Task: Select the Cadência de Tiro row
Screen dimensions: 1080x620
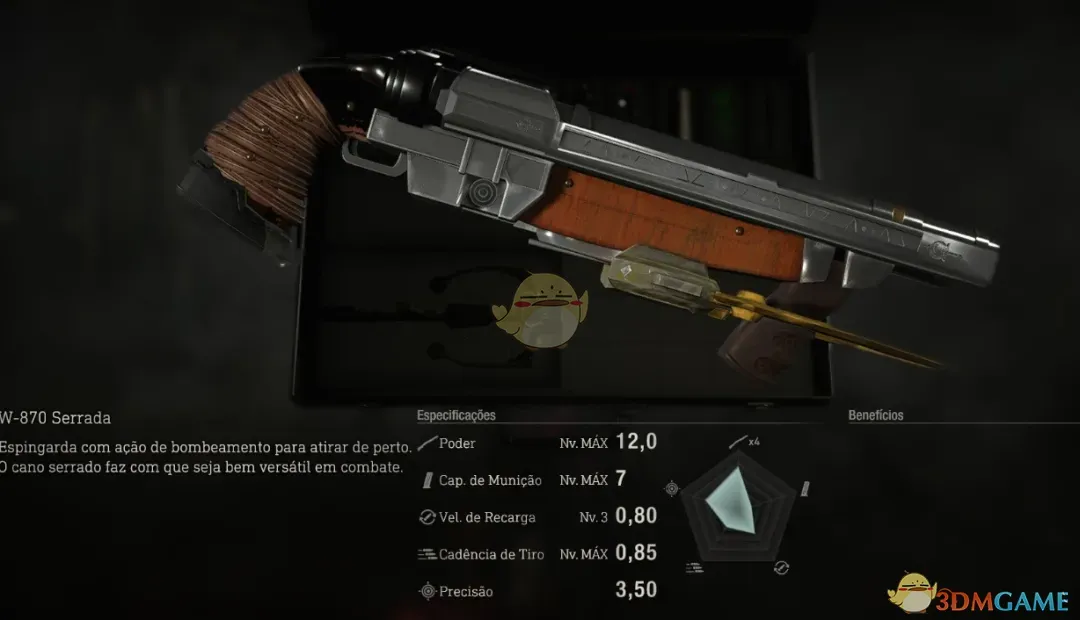Action: pyautogui.click(x=537, y=554)
